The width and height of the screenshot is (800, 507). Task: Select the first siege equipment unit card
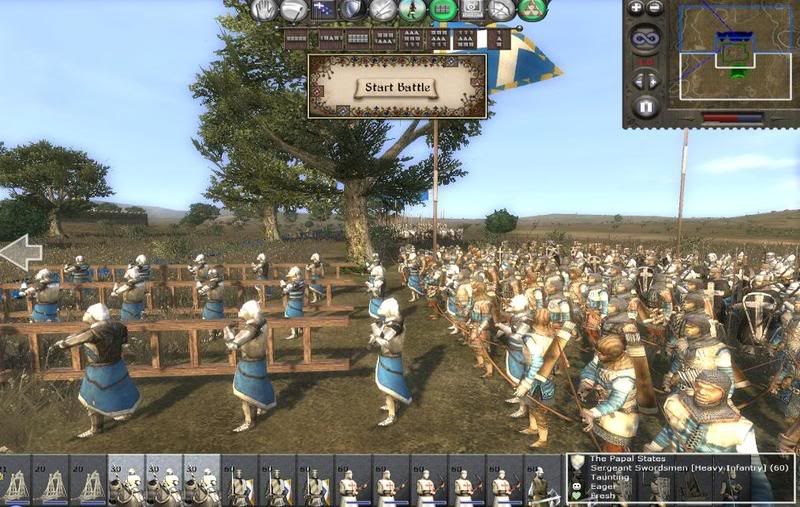coord(17,480)
